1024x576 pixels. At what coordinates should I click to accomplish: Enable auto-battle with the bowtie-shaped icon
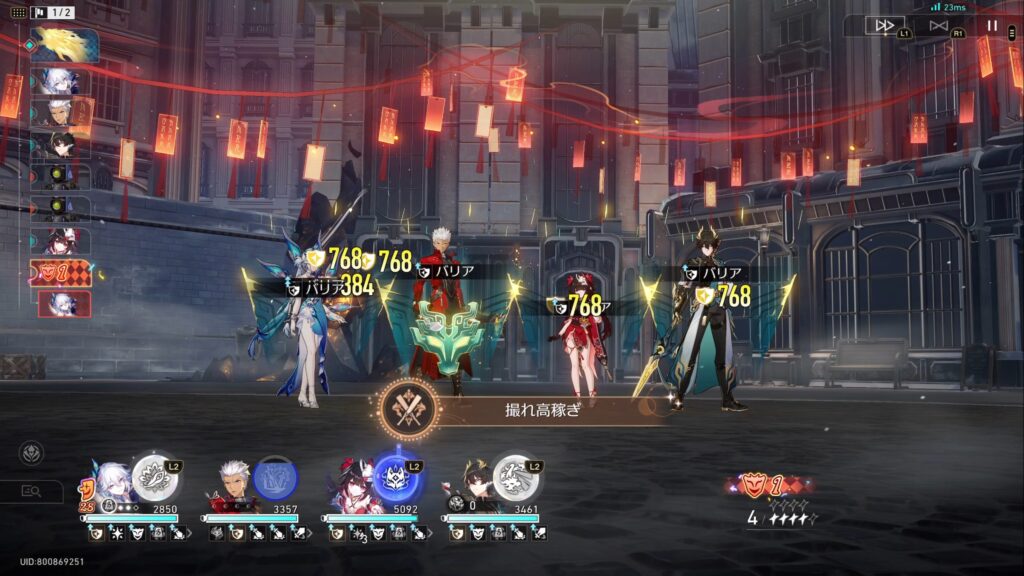click(938, 25)
